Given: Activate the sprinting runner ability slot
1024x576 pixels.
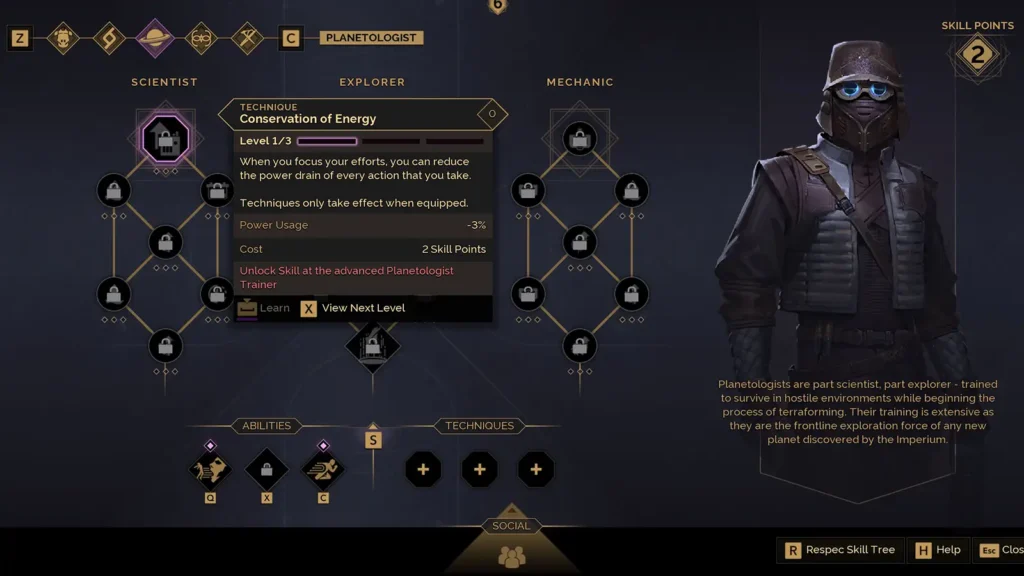Looking at the screenshot, I should (322, 468).
